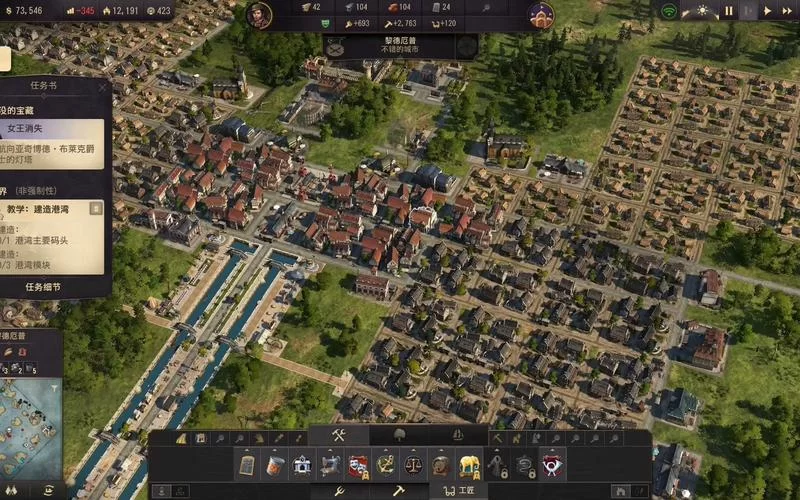Select the post horn building icon
Viewport: 800px width, 500px height.
[551, 465]
